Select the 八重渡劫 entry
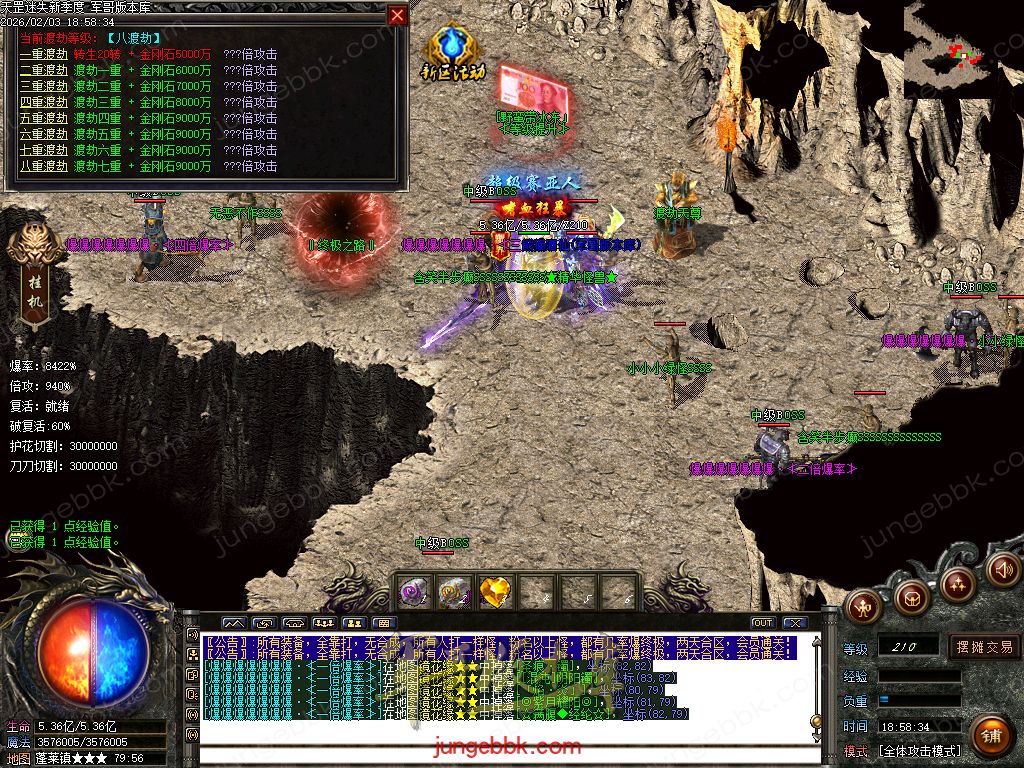This screenshot has width=1024, height=768. (43, 166)
